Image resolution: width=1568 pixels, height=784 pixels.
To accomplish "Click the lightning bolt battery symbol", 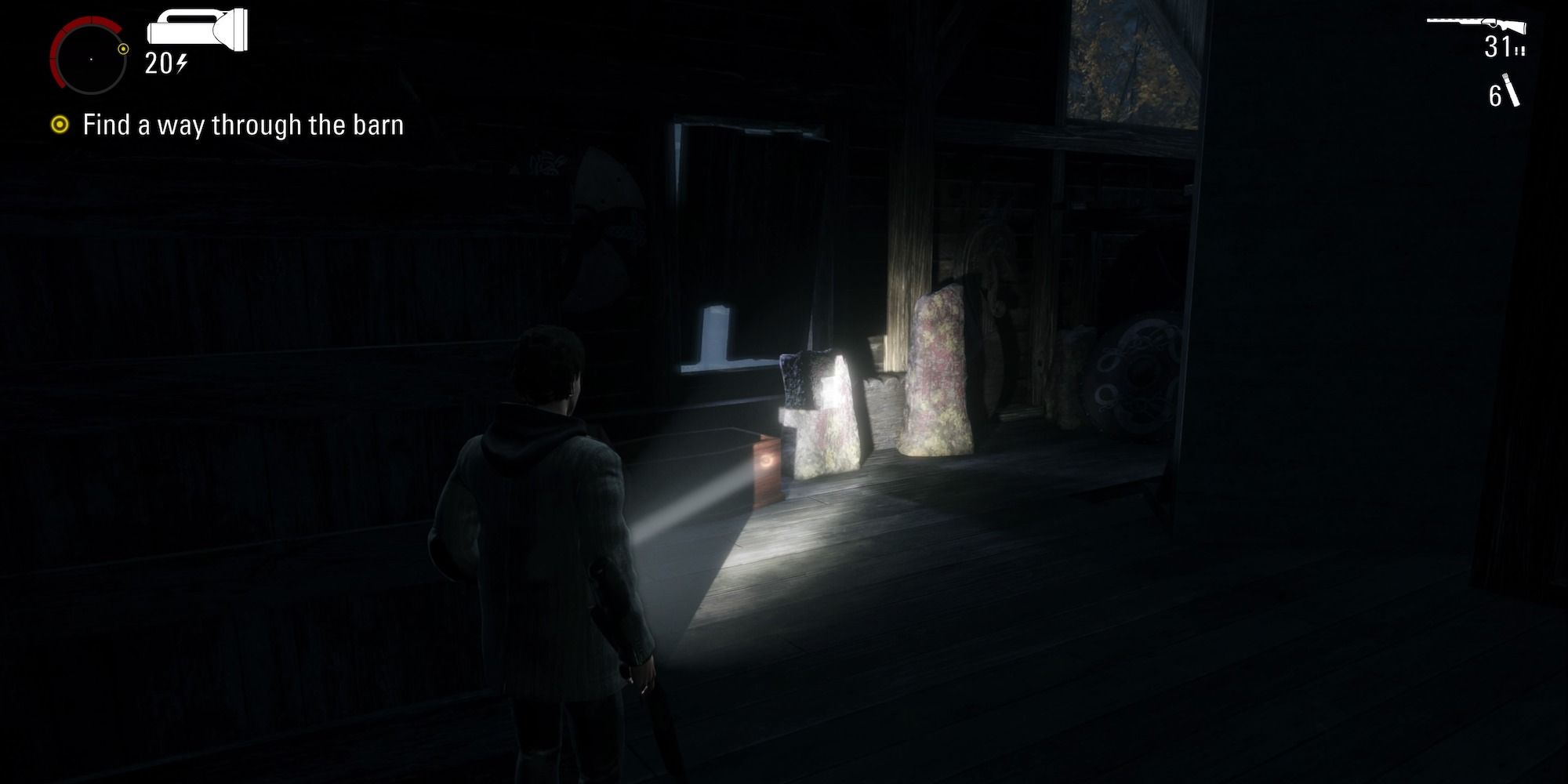I will 182,63.
